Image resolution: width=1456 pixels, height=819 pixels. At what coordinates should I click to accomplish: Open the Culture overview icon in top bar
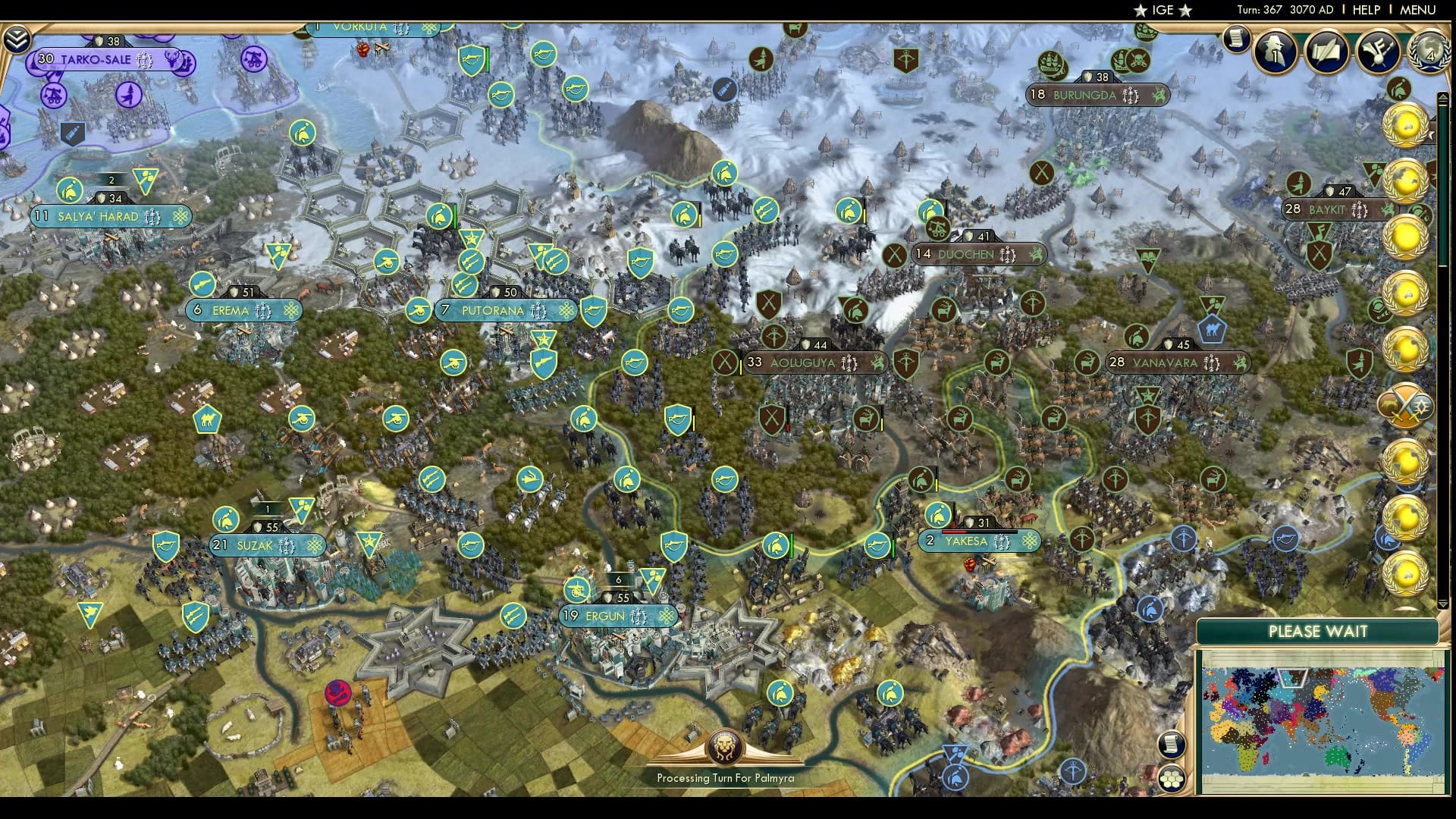tap(1379, 52)
